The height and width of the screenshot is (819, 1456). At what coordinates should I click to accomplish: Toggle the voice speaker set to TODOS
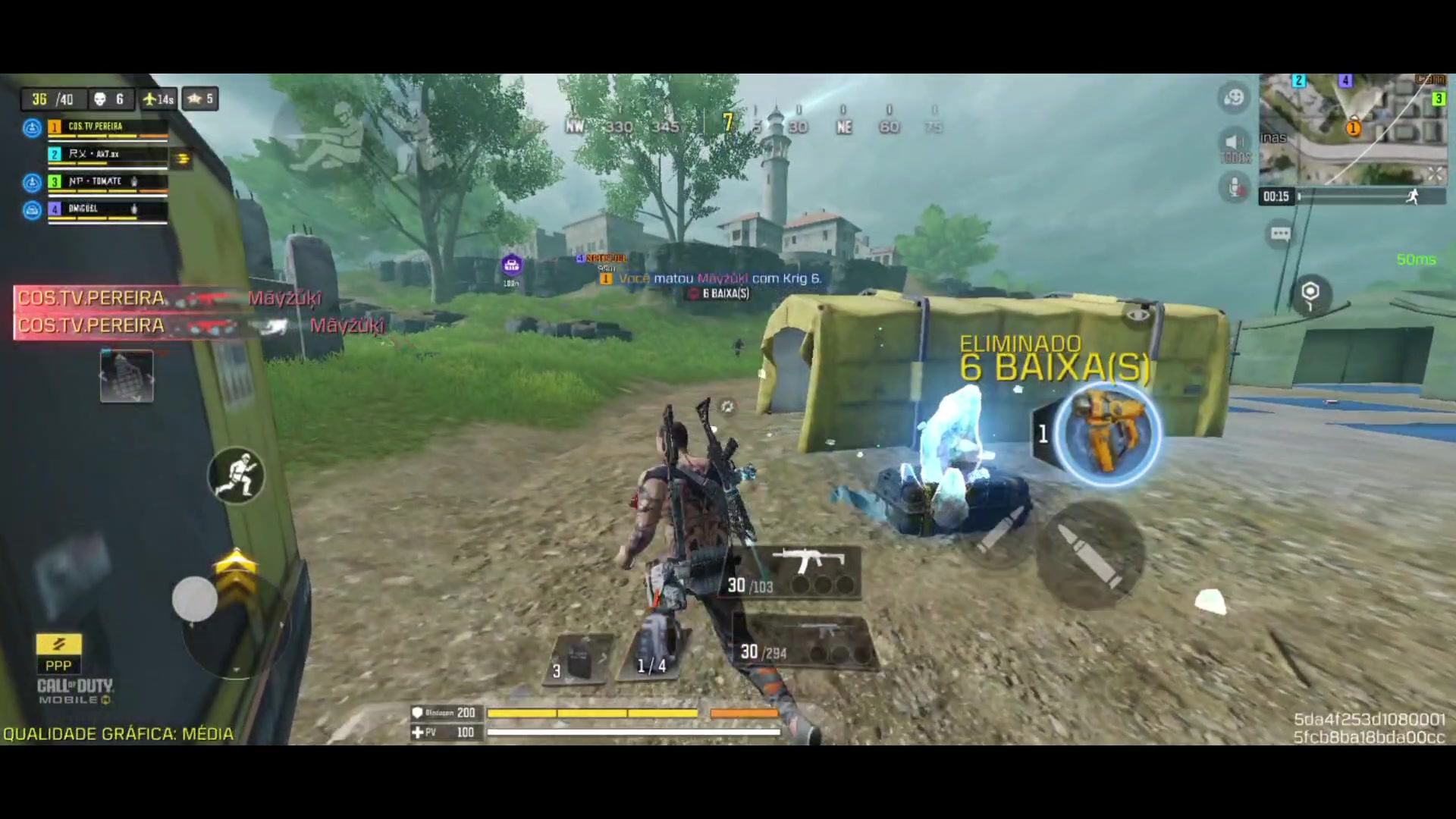[x=1235, y=146]
